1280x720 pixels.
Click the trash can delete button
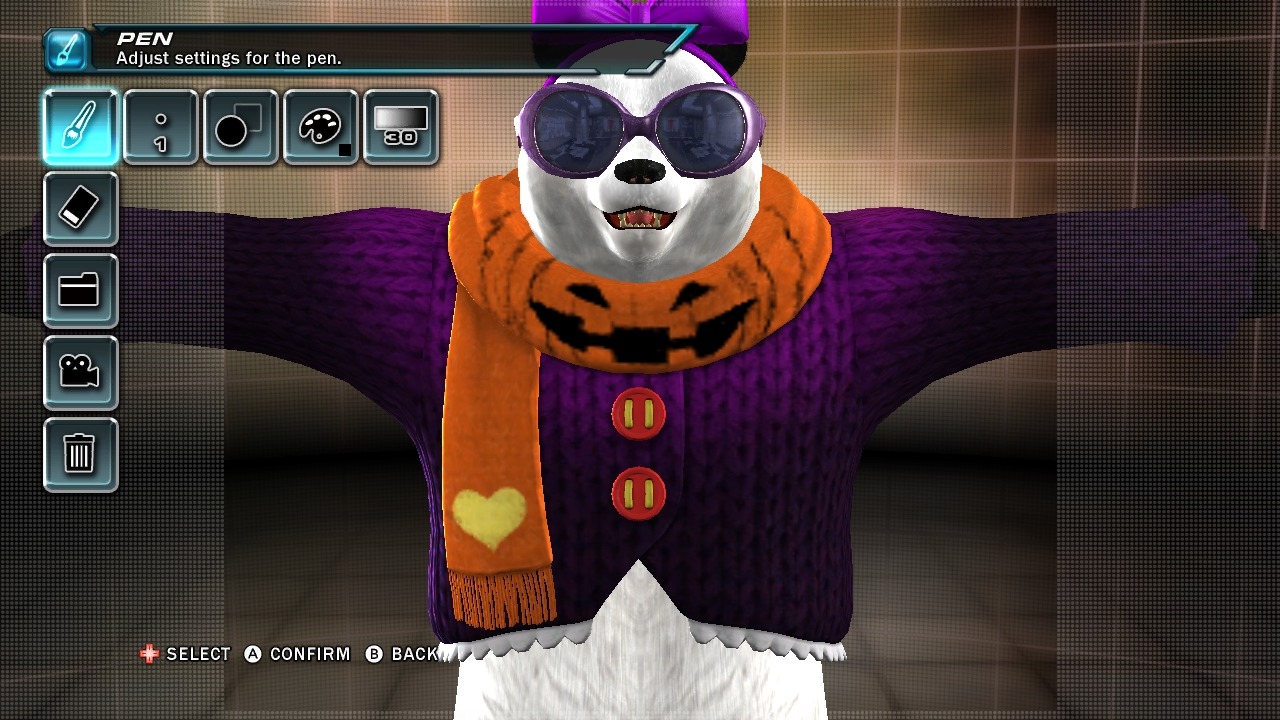80,455
